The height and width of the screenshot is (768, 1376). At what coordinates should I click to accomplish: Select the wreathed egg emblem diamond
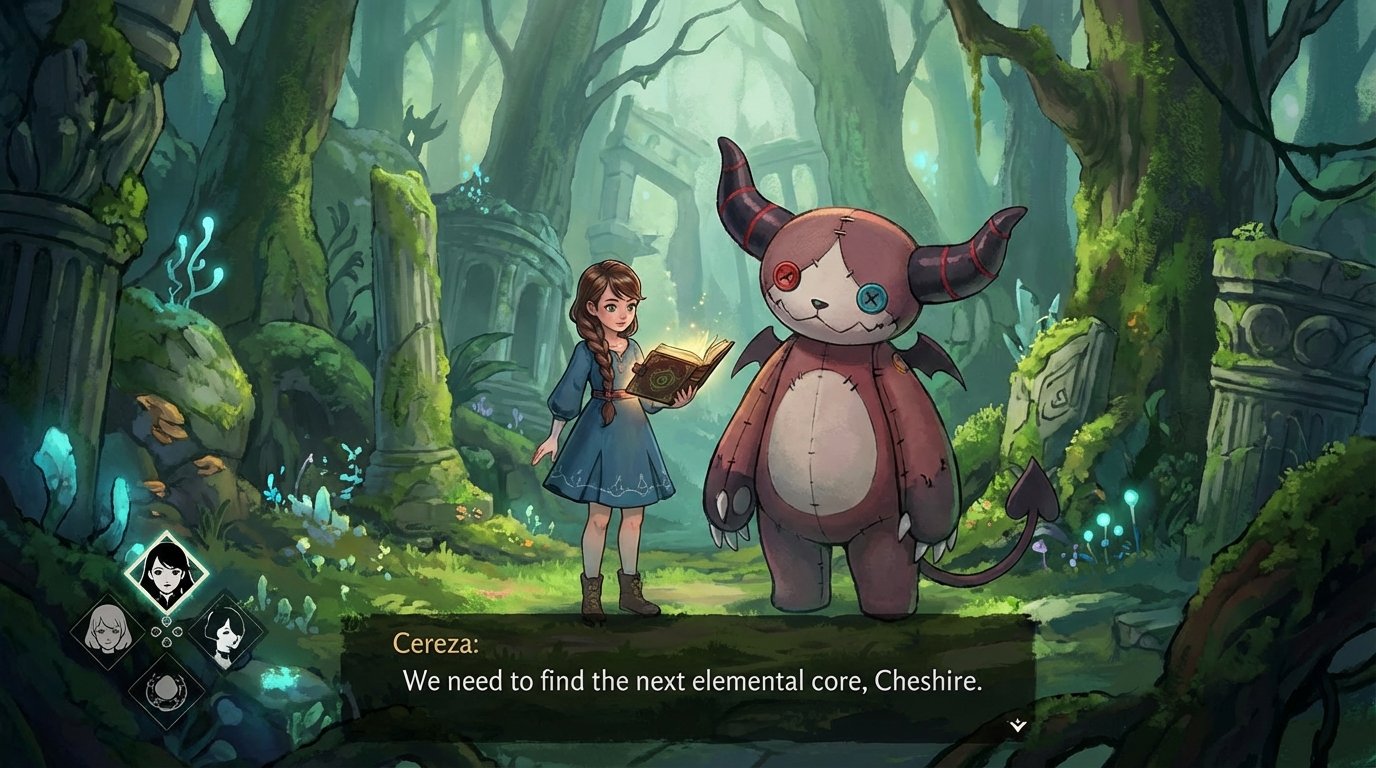point(165,689)
